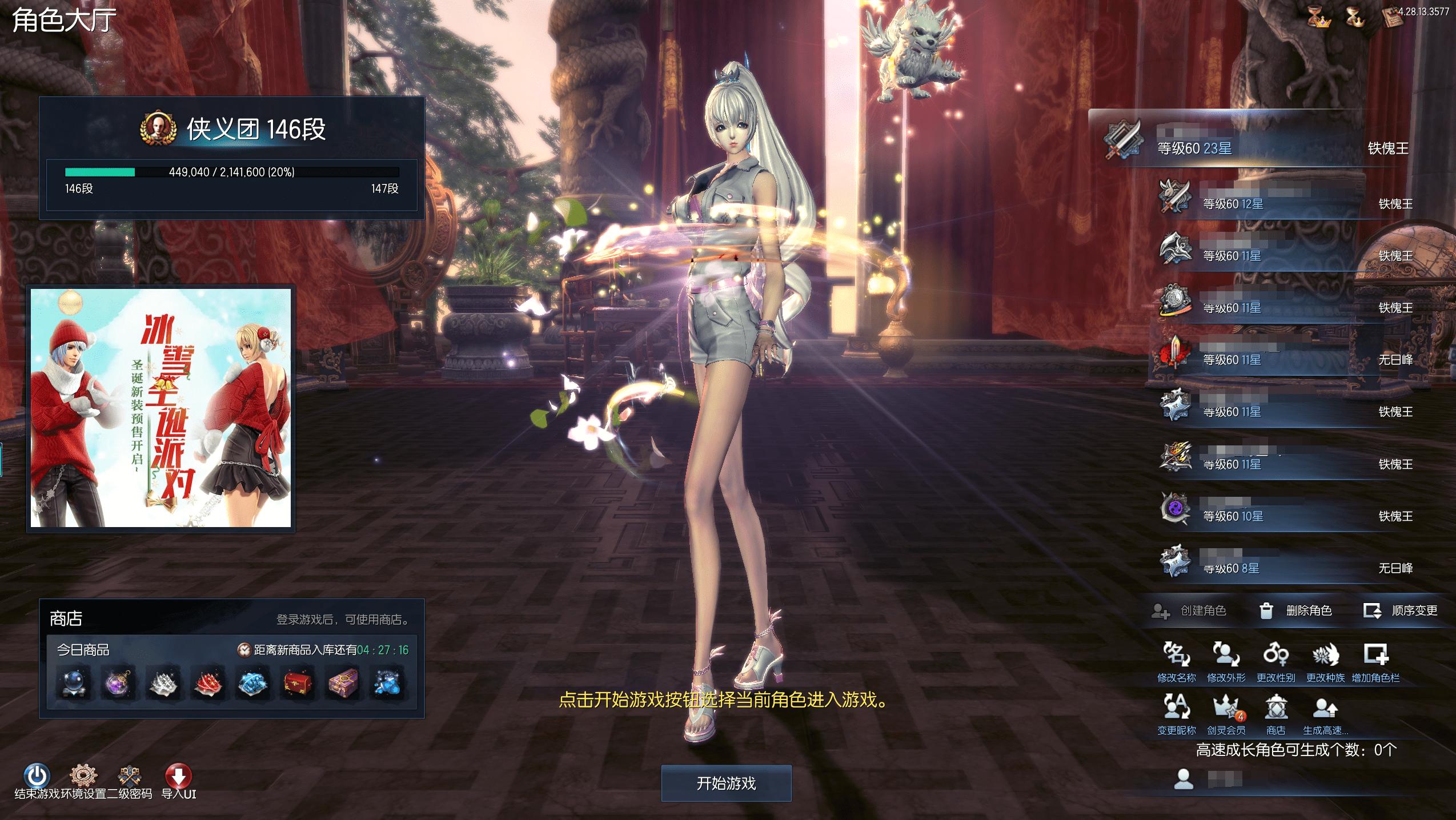1456x820 pixels.
Task: Open 创建角色 to create a character
Action: [1189, 611]
